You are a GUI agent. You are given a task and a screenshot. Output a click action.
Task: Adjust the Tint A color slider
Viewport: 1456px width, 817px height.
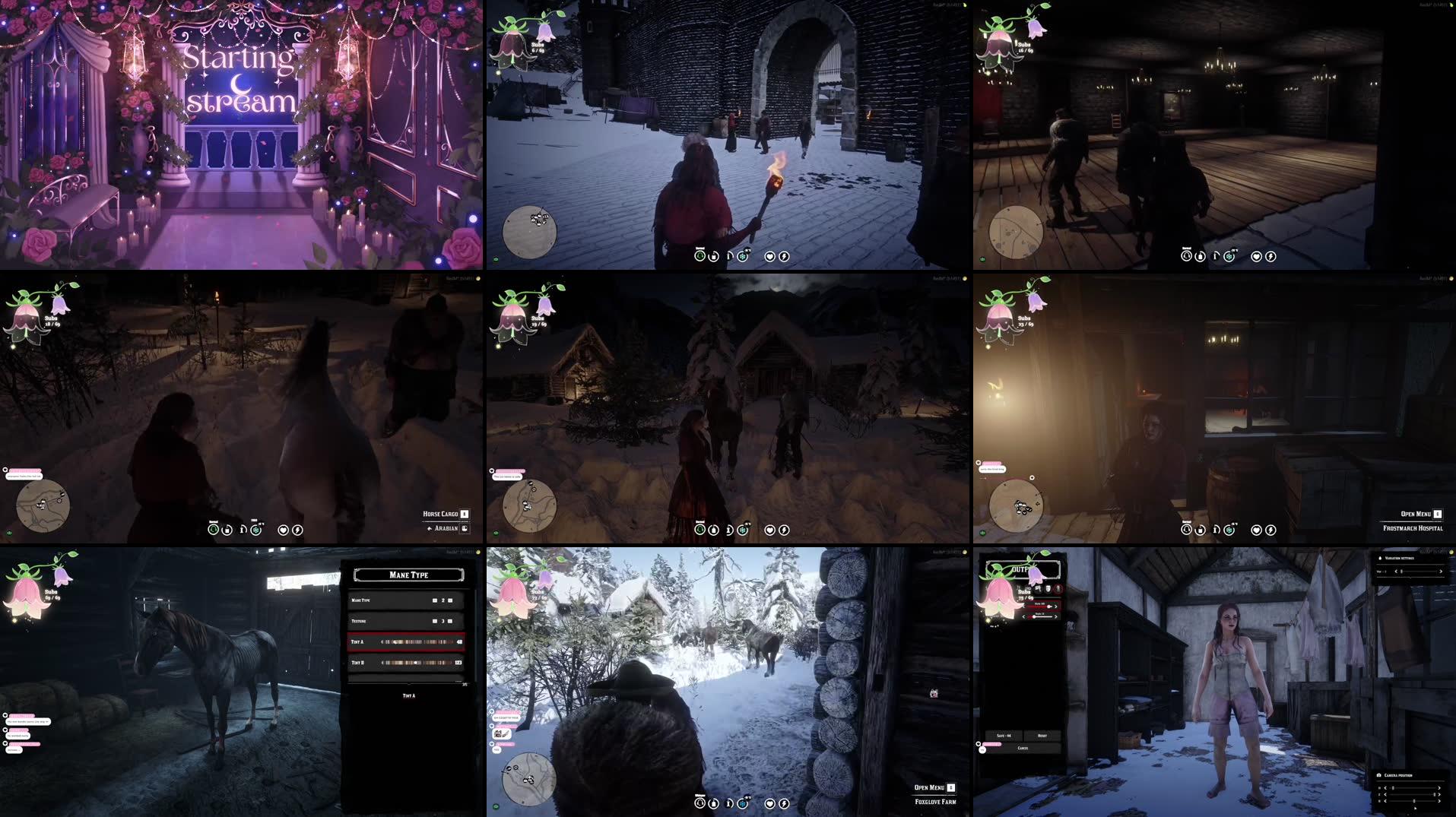point(417,642)
